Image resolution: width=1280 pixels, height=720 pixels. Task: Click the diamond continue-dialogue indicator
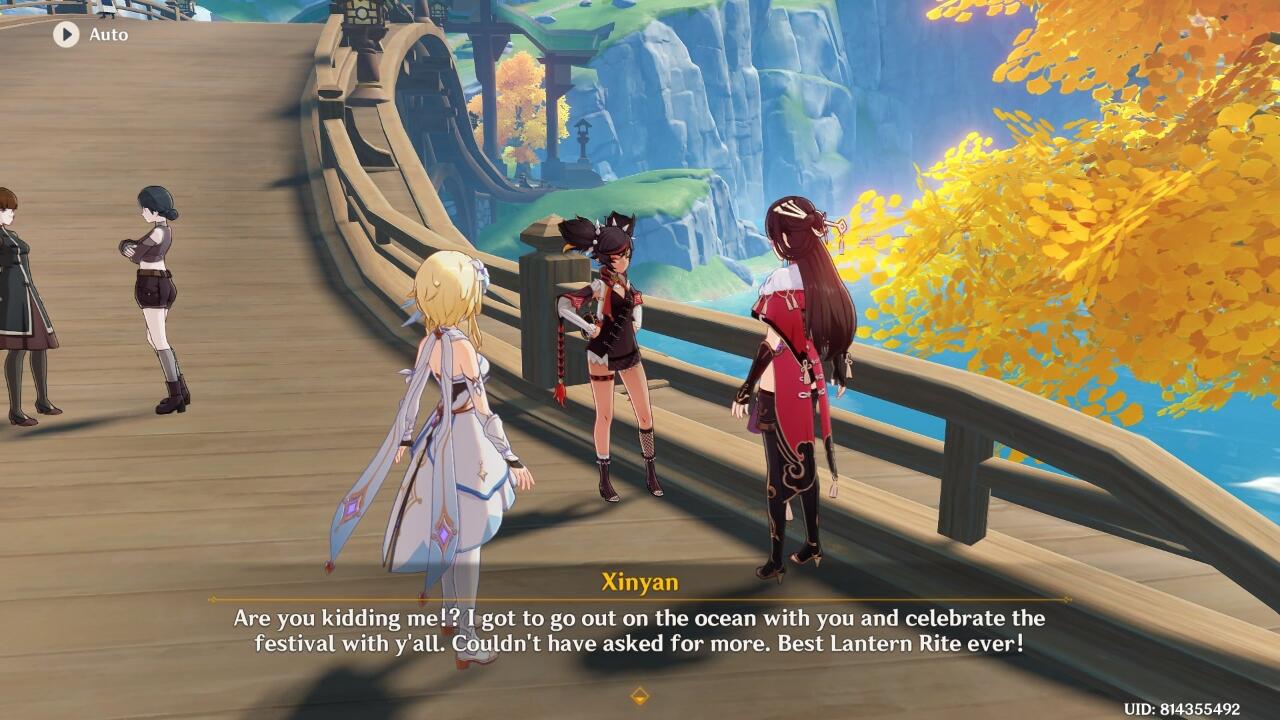coord(640,695)
